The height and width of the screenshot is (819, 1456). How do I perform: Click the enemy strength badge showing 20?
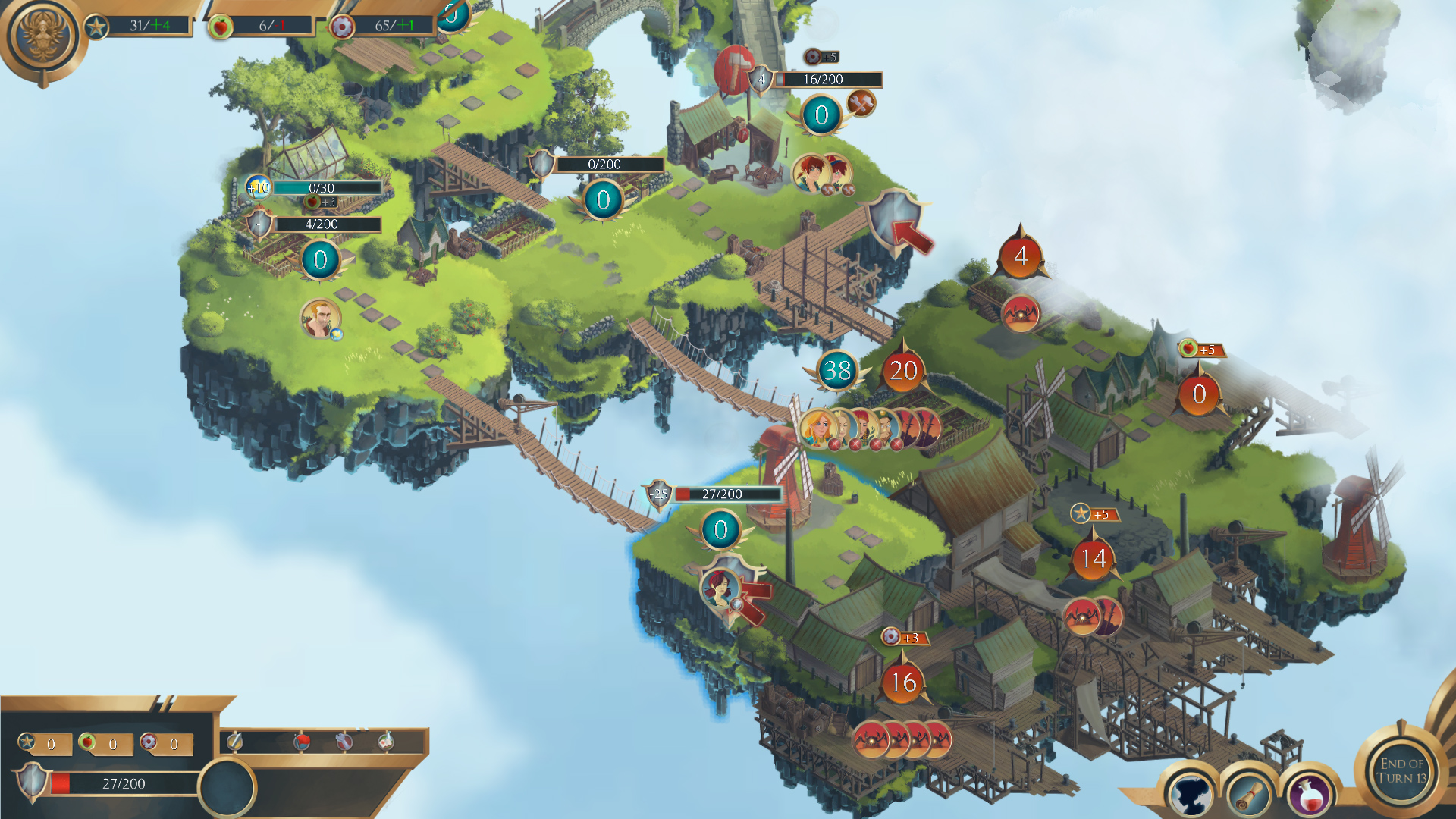click(902, 371)
